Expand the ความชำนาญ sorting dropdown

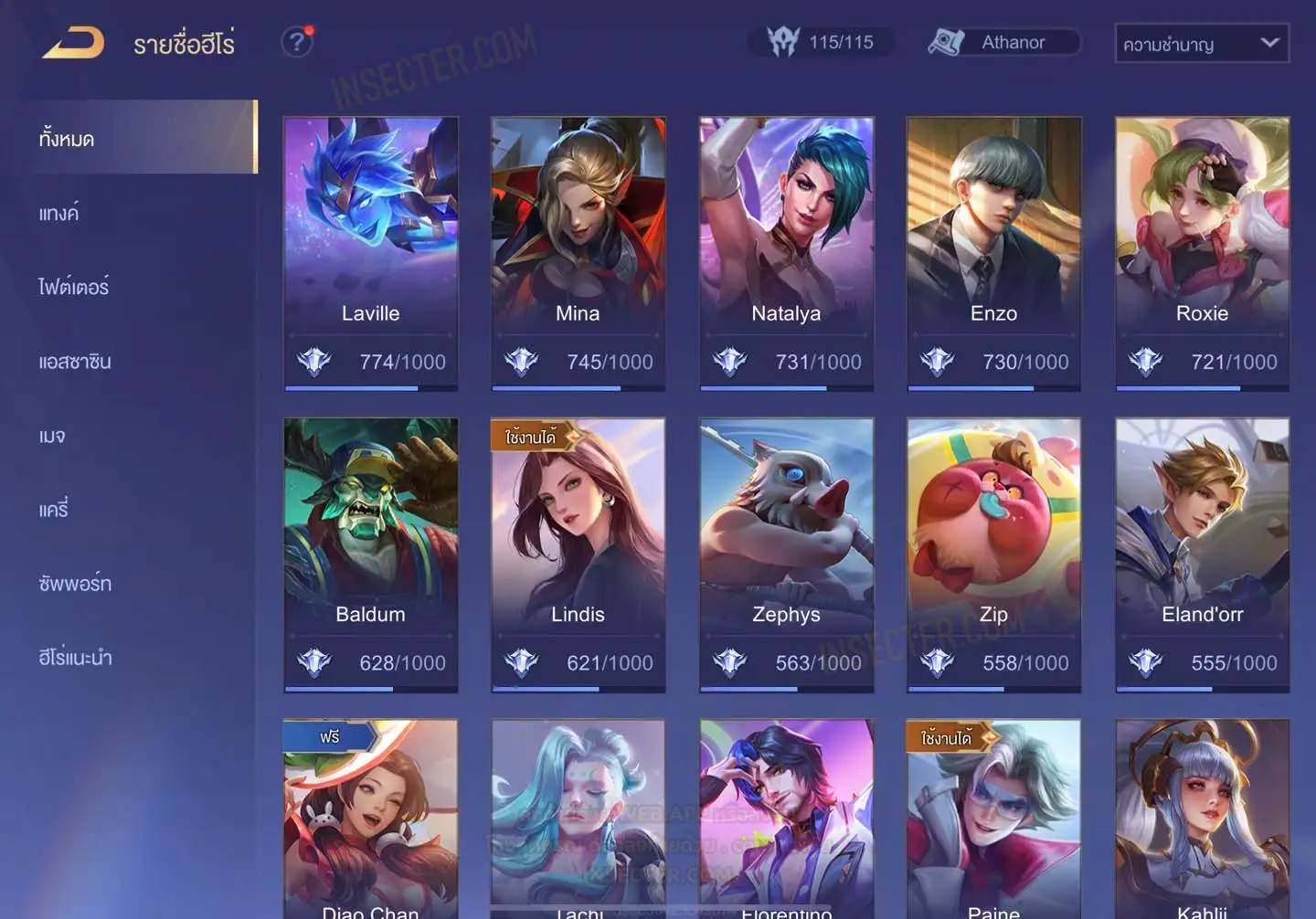[1201, 44]
